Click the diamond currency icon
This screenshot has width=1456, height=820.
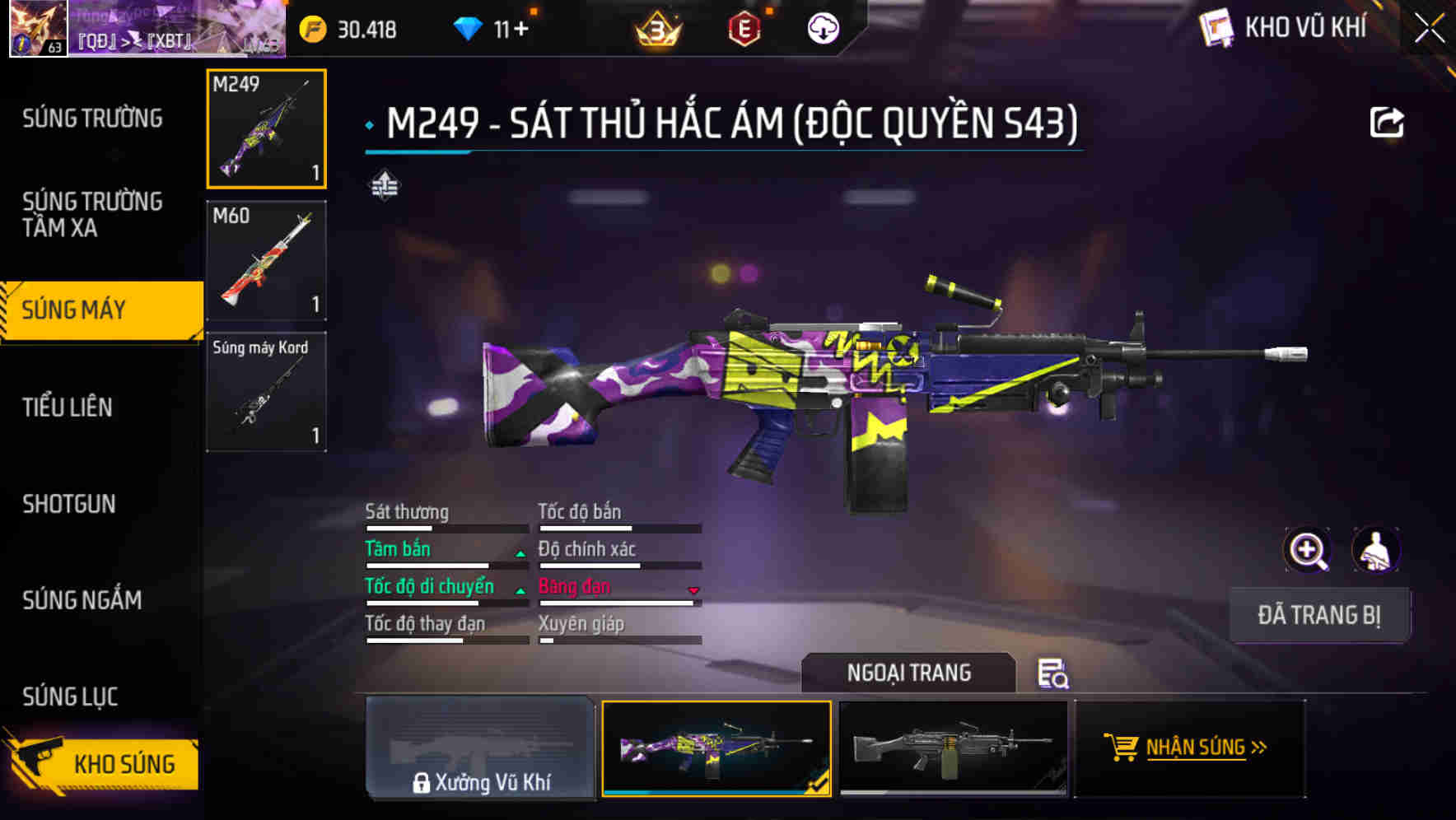pyautogui.click(x=469, y=28)
